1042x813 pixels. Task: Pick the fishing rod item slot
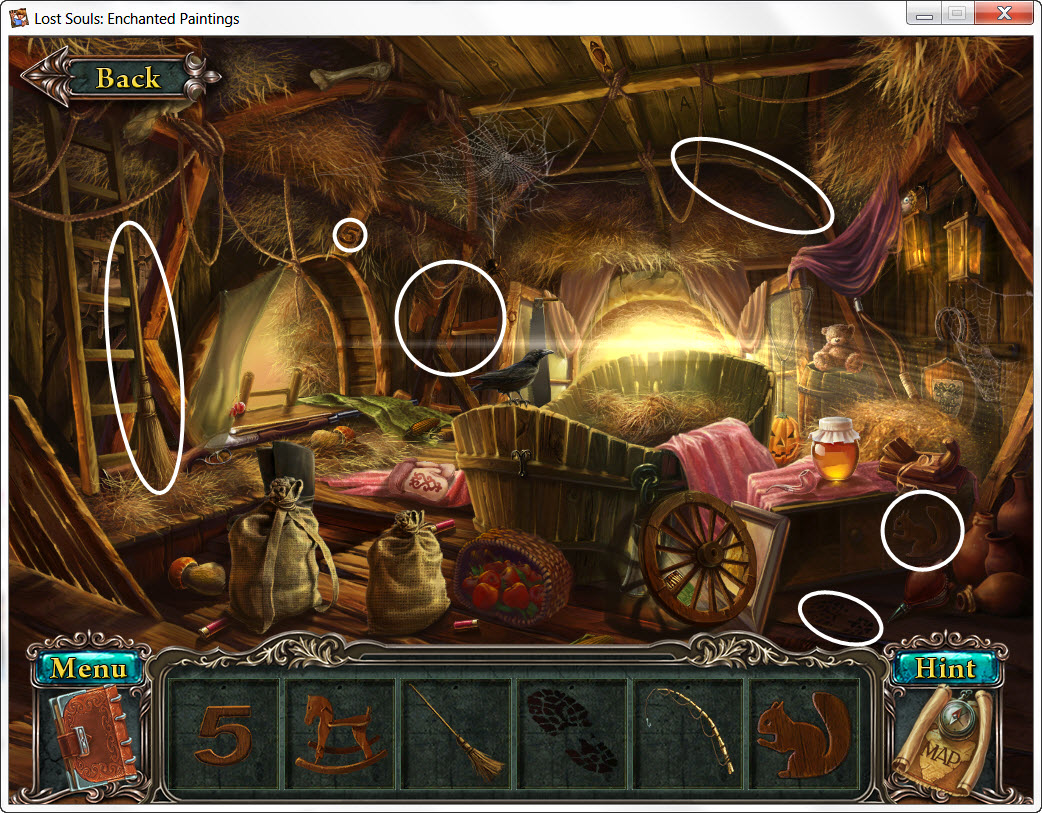tap(688, 739)
